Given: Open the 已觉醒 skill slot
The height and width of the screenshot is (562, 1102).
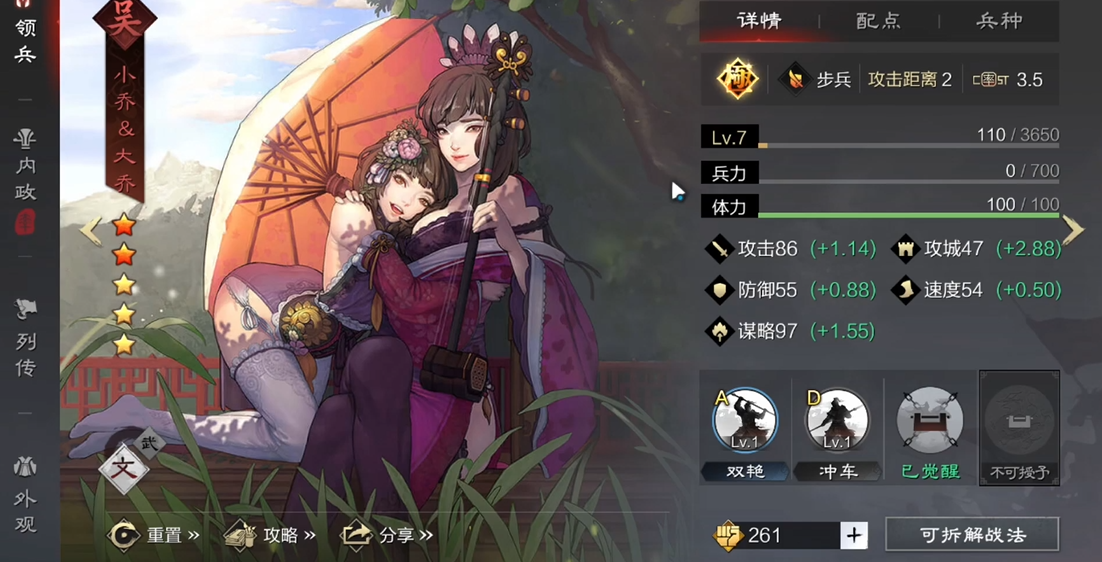Looking at the screenshot, I should [930, 427].
